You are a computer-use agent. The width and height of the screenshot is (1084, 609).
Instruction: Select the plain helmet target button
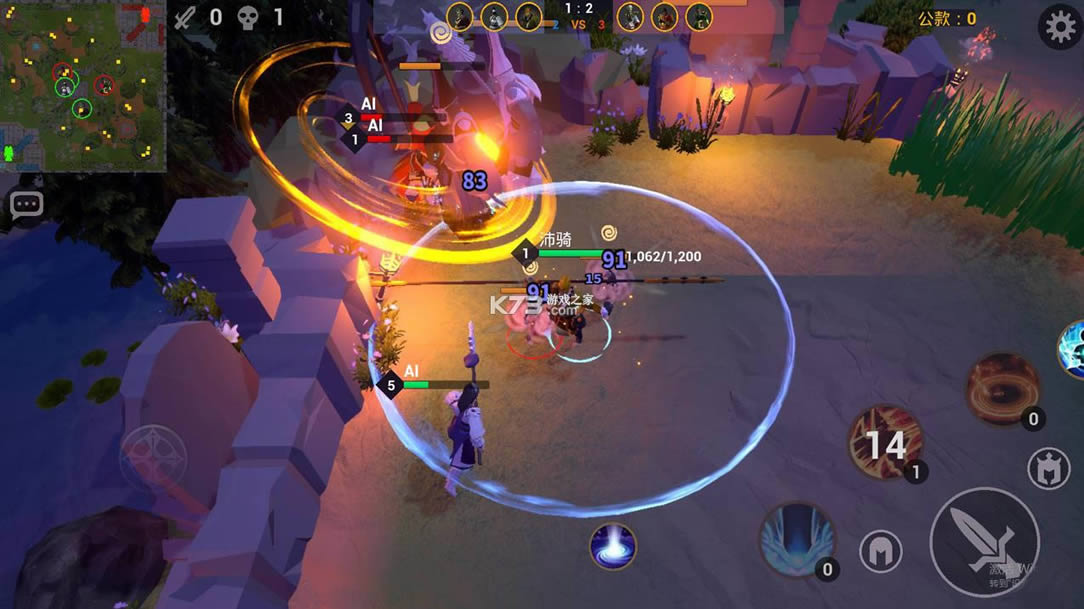click(x=880, y=551)
